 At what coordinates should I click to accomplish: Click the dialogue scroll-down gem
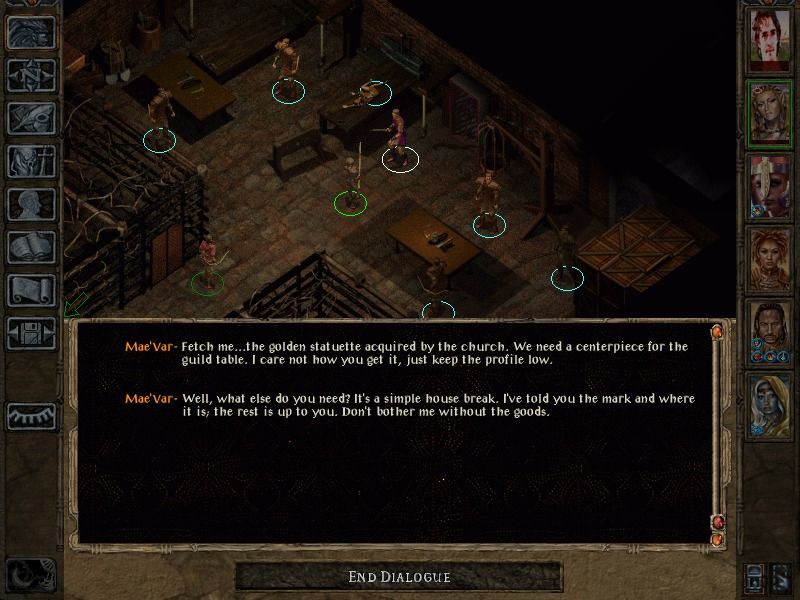(716, 523)
